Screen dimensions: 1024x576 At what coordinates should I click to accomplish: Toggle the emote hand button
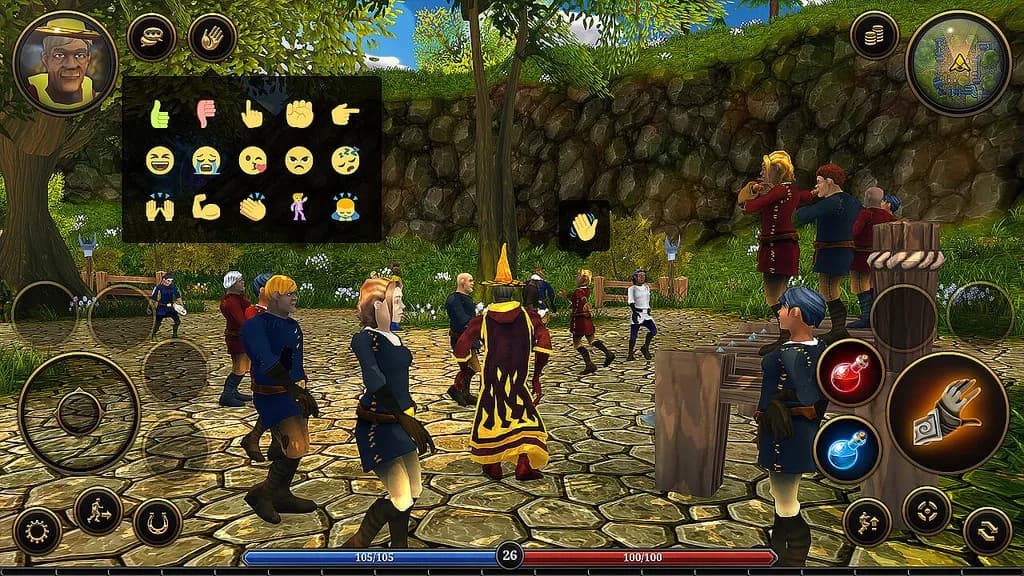[212, 37]
